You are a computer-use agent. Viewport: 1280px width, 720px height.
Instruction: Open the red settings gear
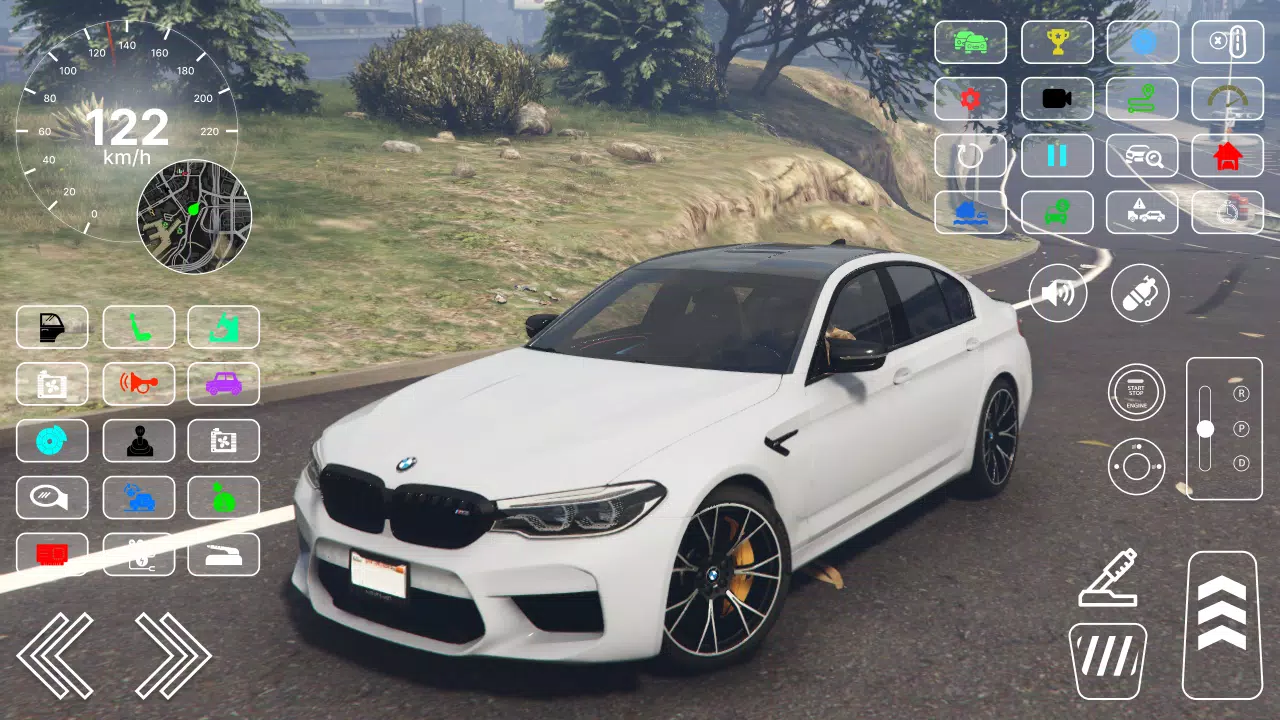(x=971, y=99)
